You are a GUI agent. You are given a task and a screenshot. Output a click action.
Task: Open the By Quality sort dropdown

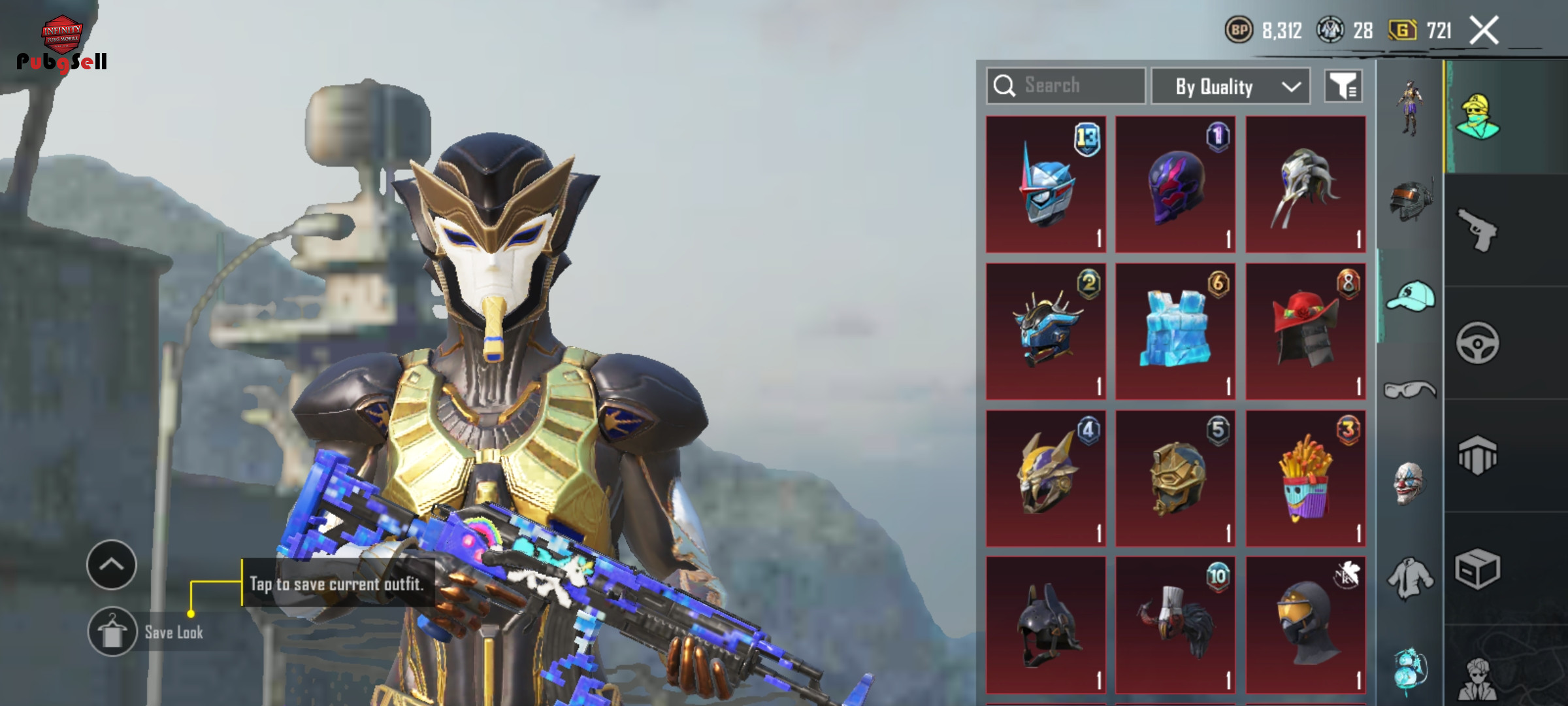[1230, 86]
